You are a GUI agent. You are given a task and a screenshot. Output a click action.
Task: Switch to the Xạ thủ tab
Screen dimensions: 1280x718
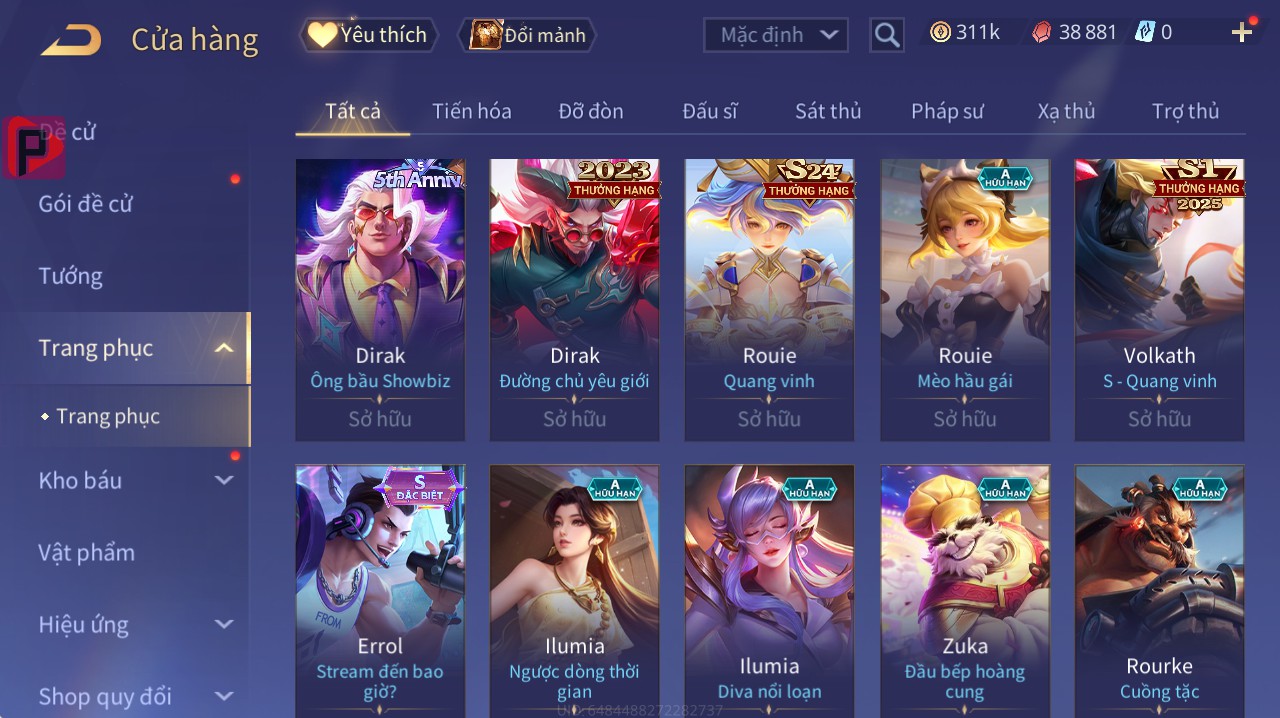pos(1066,111)
